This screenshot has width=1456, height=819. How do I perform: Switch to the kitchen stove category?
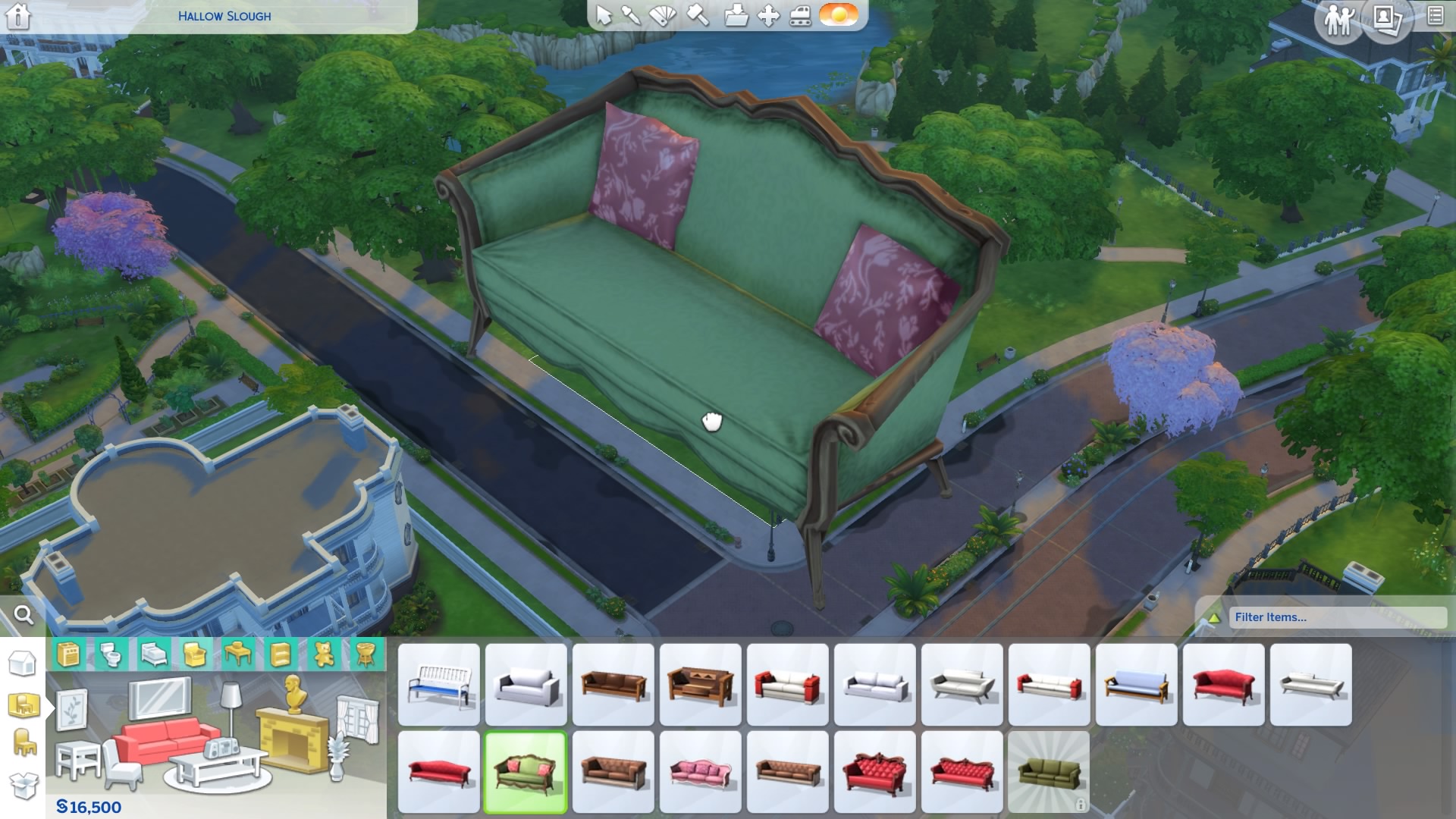(x=68, y=654)
